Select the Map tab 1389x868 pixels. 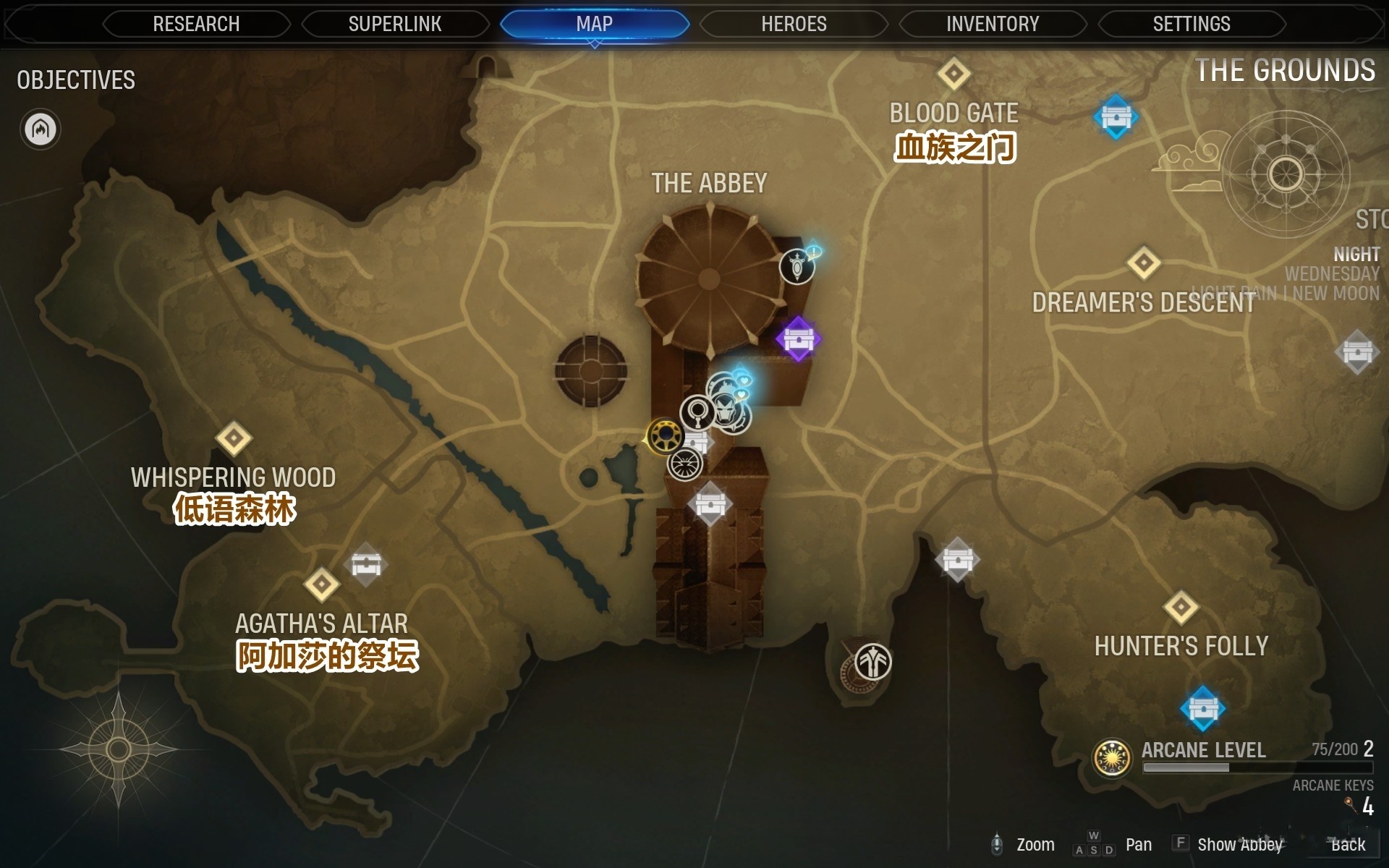pos(595,24)
